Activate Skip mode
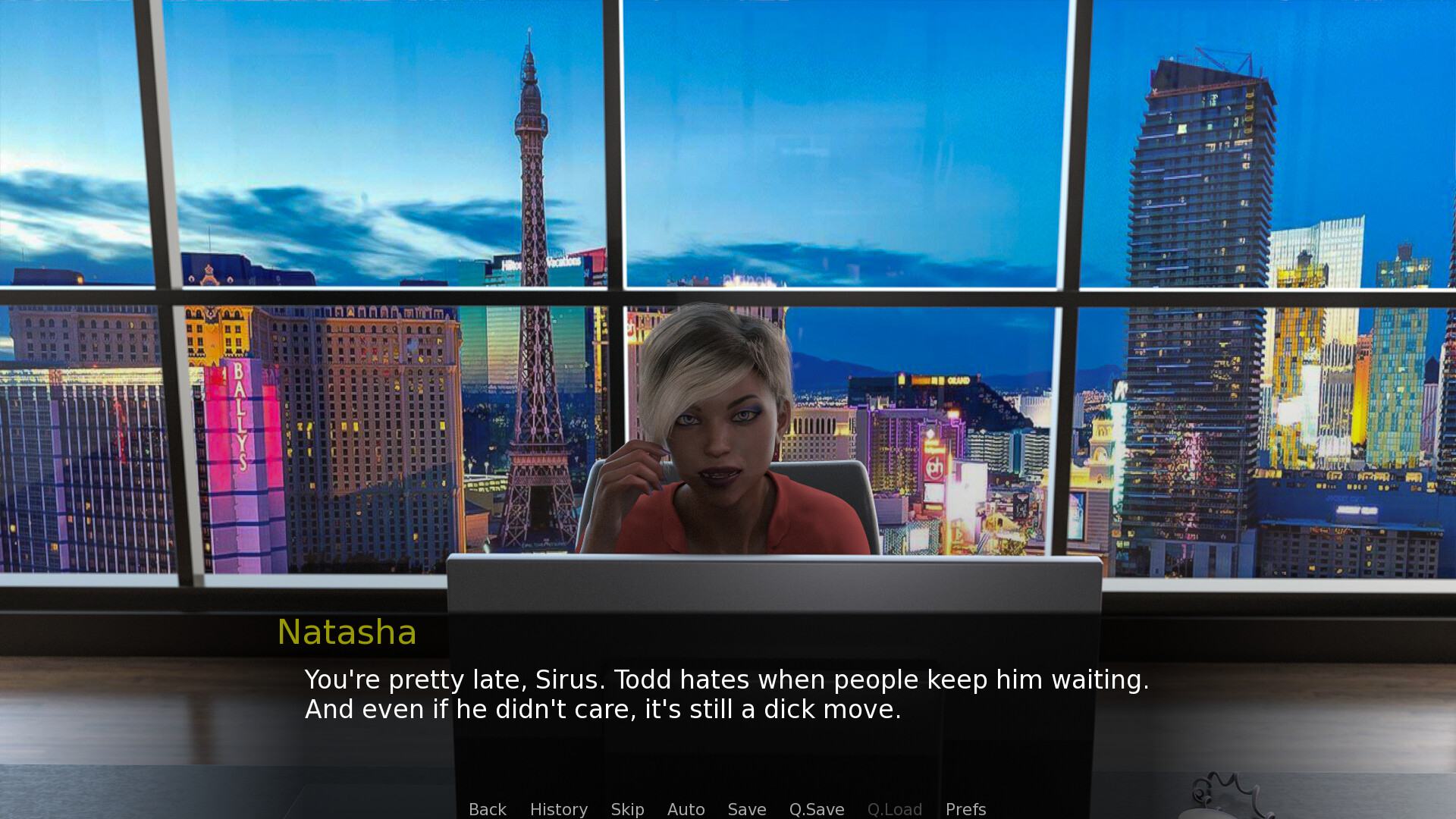1456x819 pixels. (627, 809)
